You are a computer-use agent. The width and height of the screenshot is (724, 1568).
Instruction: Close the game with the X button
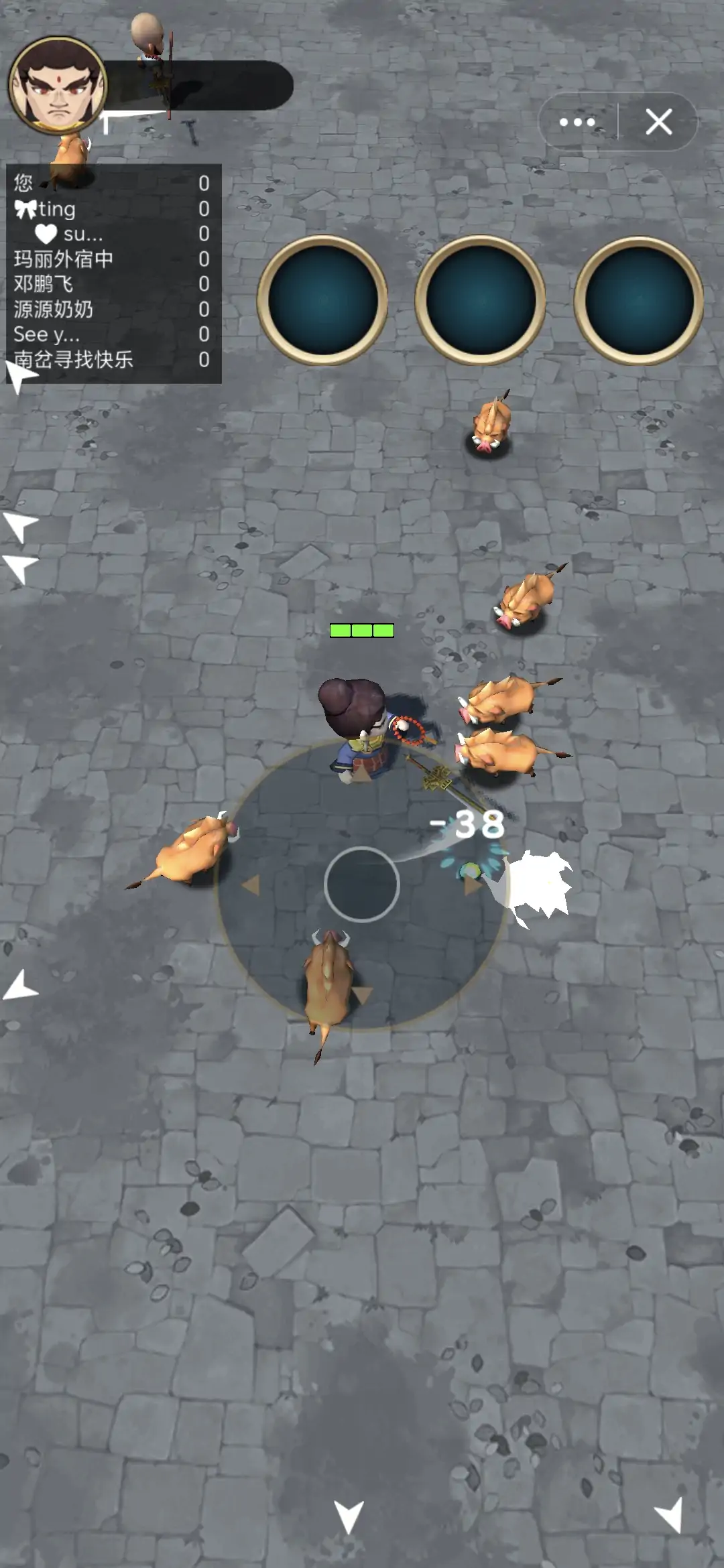pos(658,122)
